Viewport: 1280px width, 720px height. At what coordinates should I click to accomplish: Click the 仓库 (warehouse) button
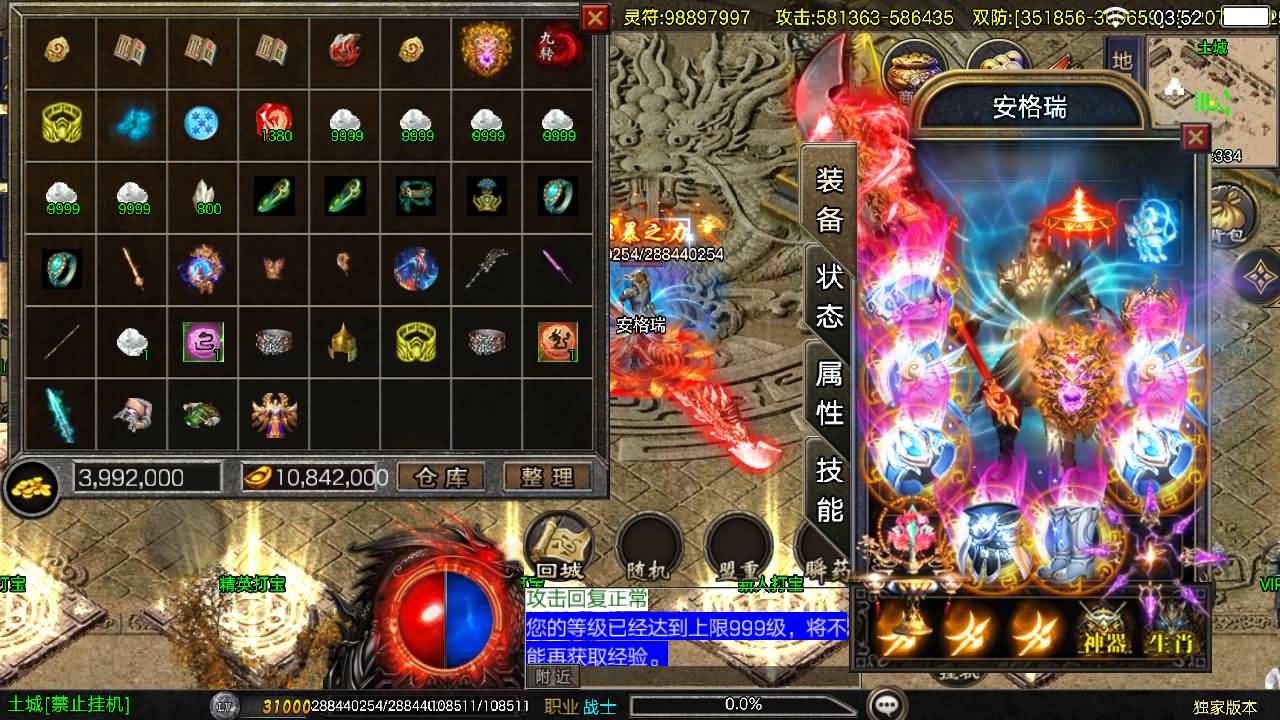440,477
